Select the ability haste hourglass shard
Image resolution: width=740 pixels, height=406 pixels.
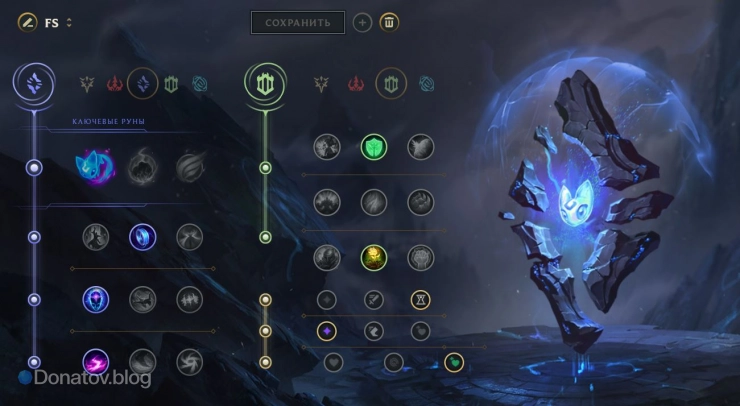click(421, 299)
